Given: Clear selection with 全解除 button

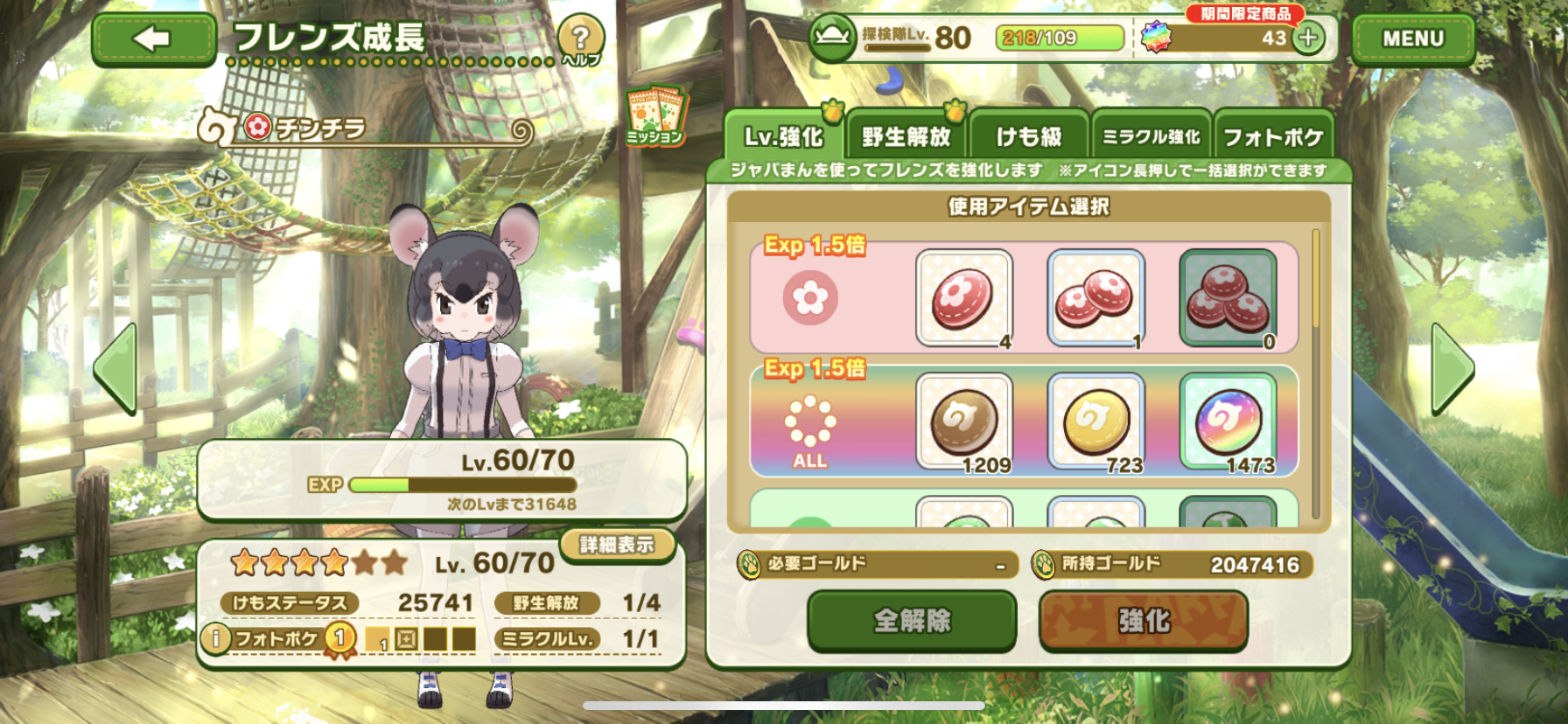Looking at the screenshot, I should [912, 621].
